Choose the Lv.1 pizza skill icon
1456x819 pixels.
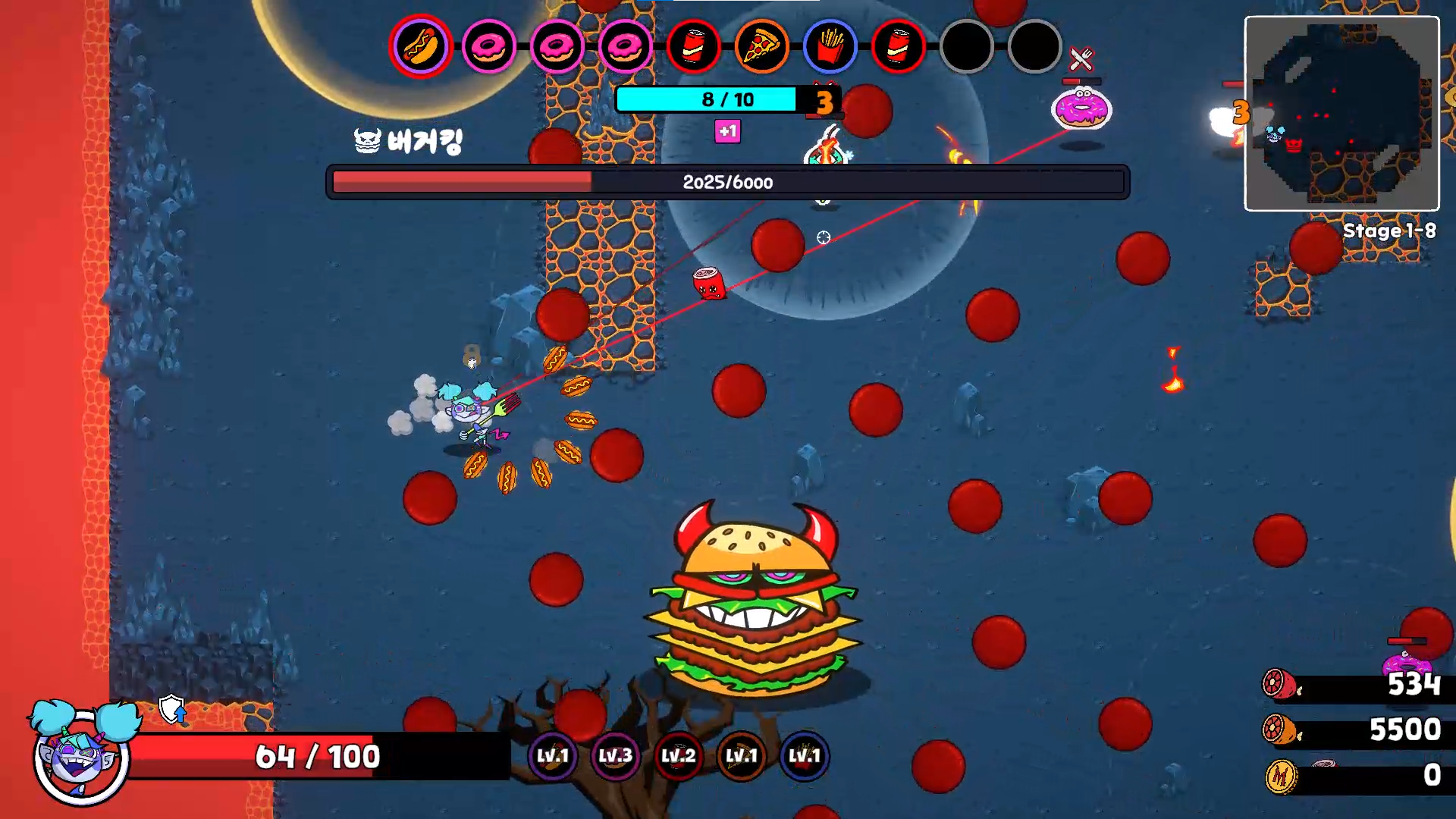741,756
